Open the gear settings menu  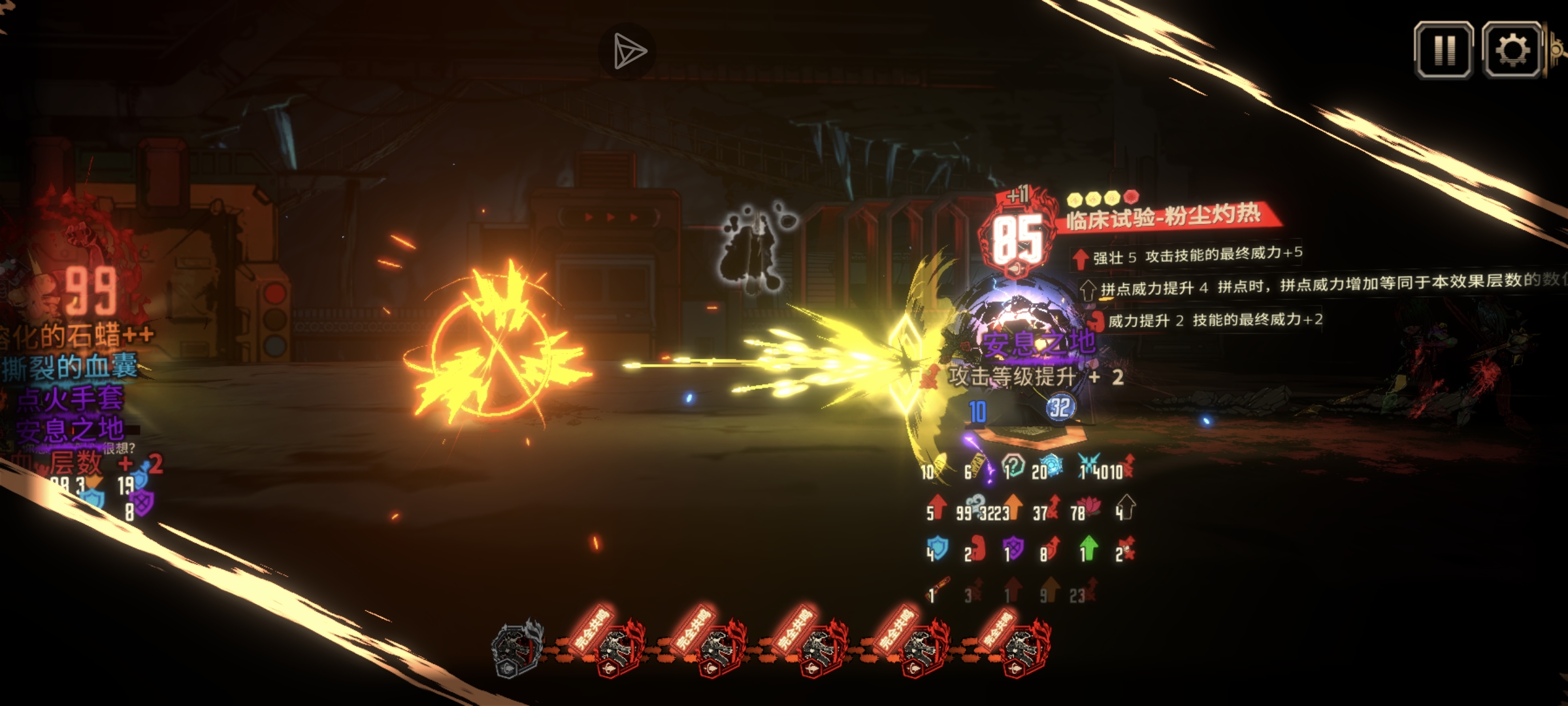(x=1512, y=50)
